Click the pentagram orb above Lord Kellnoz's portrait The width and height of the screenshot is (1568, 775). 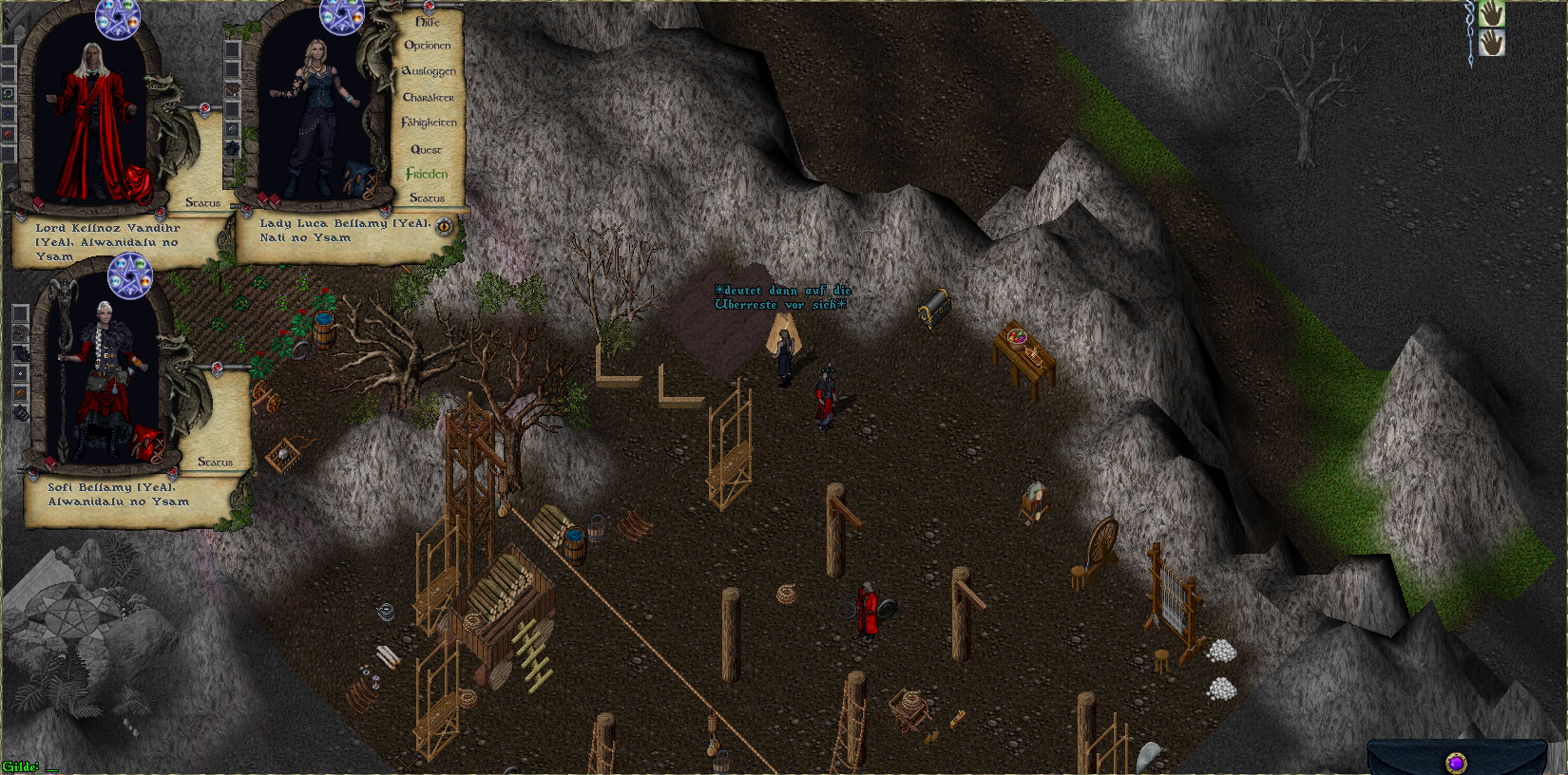pyautogui.click(x=118, y=19)
